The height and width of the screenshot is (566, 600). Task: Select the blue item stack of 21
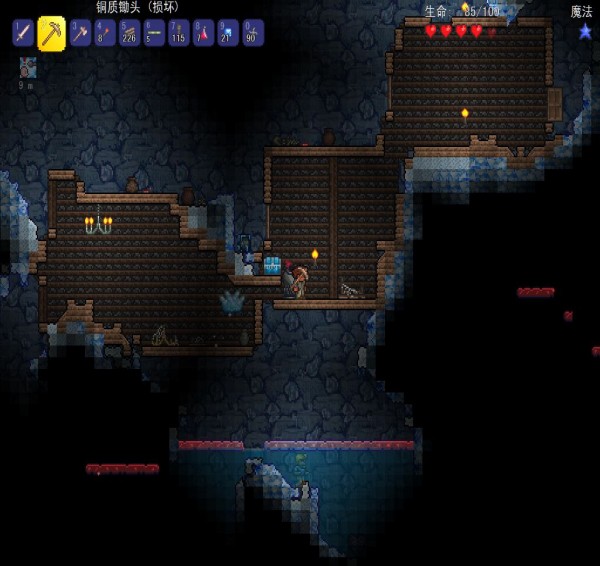point(228,33)
